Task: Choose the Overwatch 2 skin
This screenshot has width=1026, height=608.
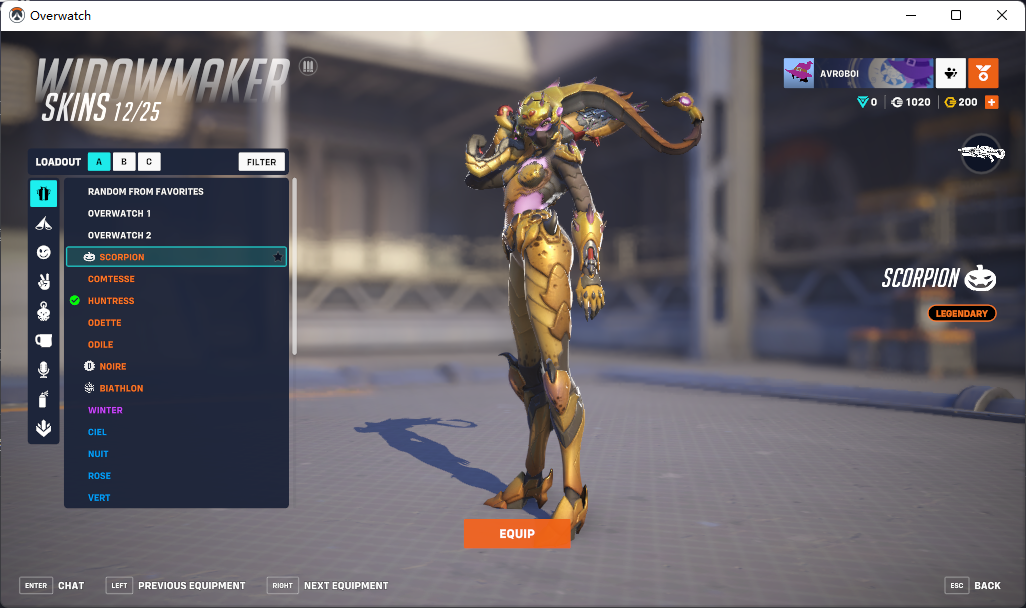Action: (x=119, y=235)
